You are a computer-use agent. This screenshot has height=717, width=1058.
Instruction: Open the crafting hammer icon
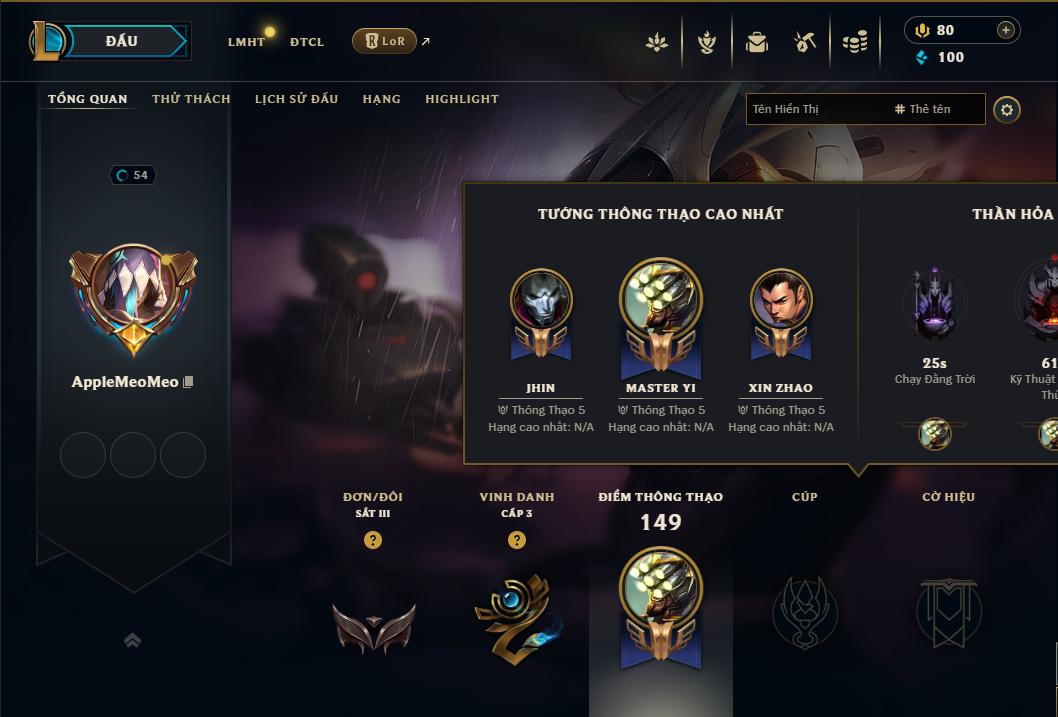click(805, 42)
